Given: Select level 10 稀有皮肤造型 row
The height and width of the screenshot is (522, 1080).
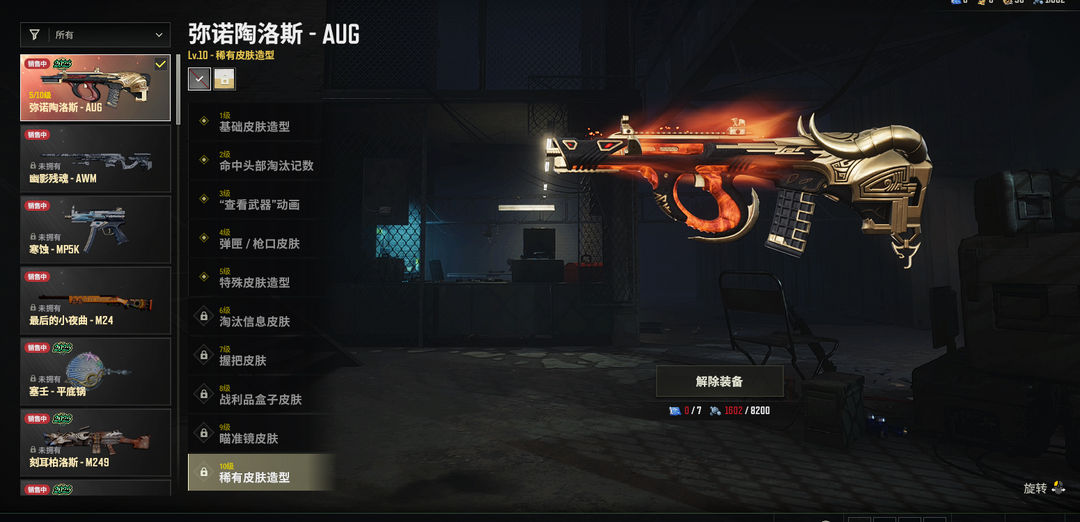Looking at the screenshot, I should coord(260,474).
